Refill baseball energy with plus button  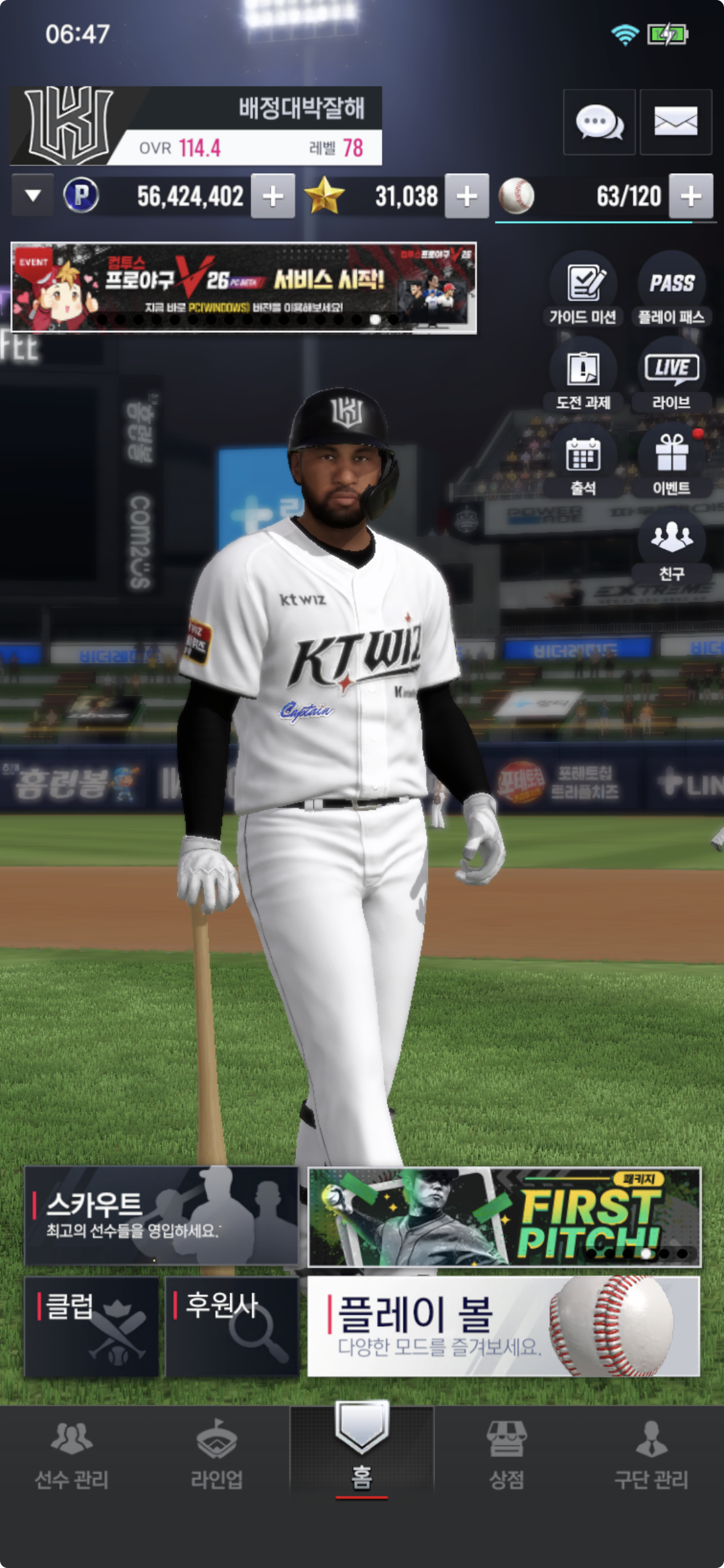[691, 196]
